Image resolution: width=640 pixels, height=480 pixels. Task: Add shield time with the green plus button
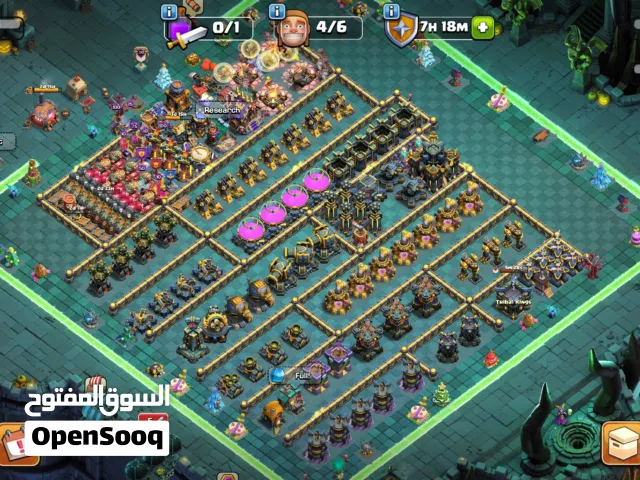click(484, 28)
